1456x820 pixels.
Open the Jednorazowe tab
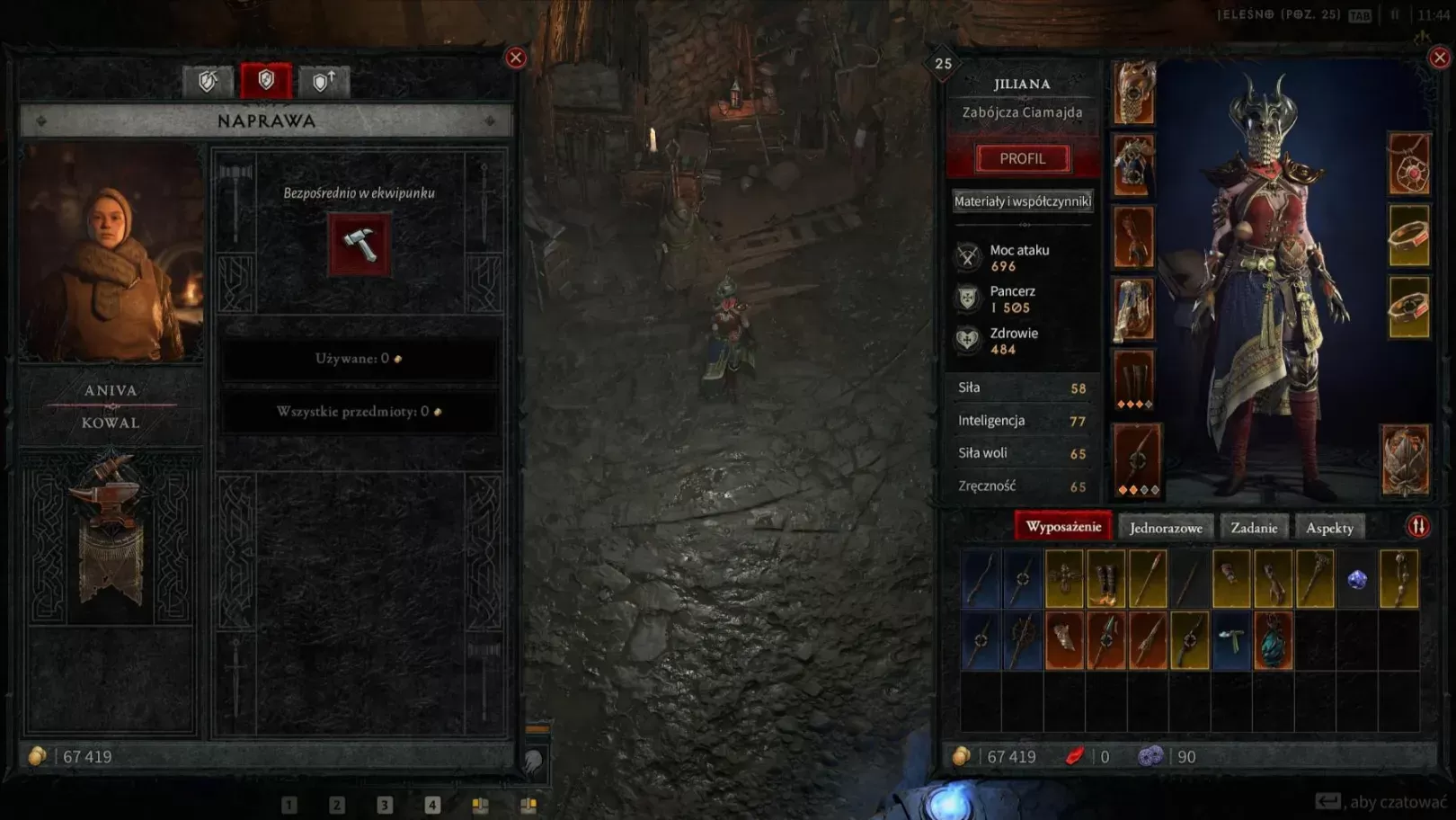(x=1166, y=528)
